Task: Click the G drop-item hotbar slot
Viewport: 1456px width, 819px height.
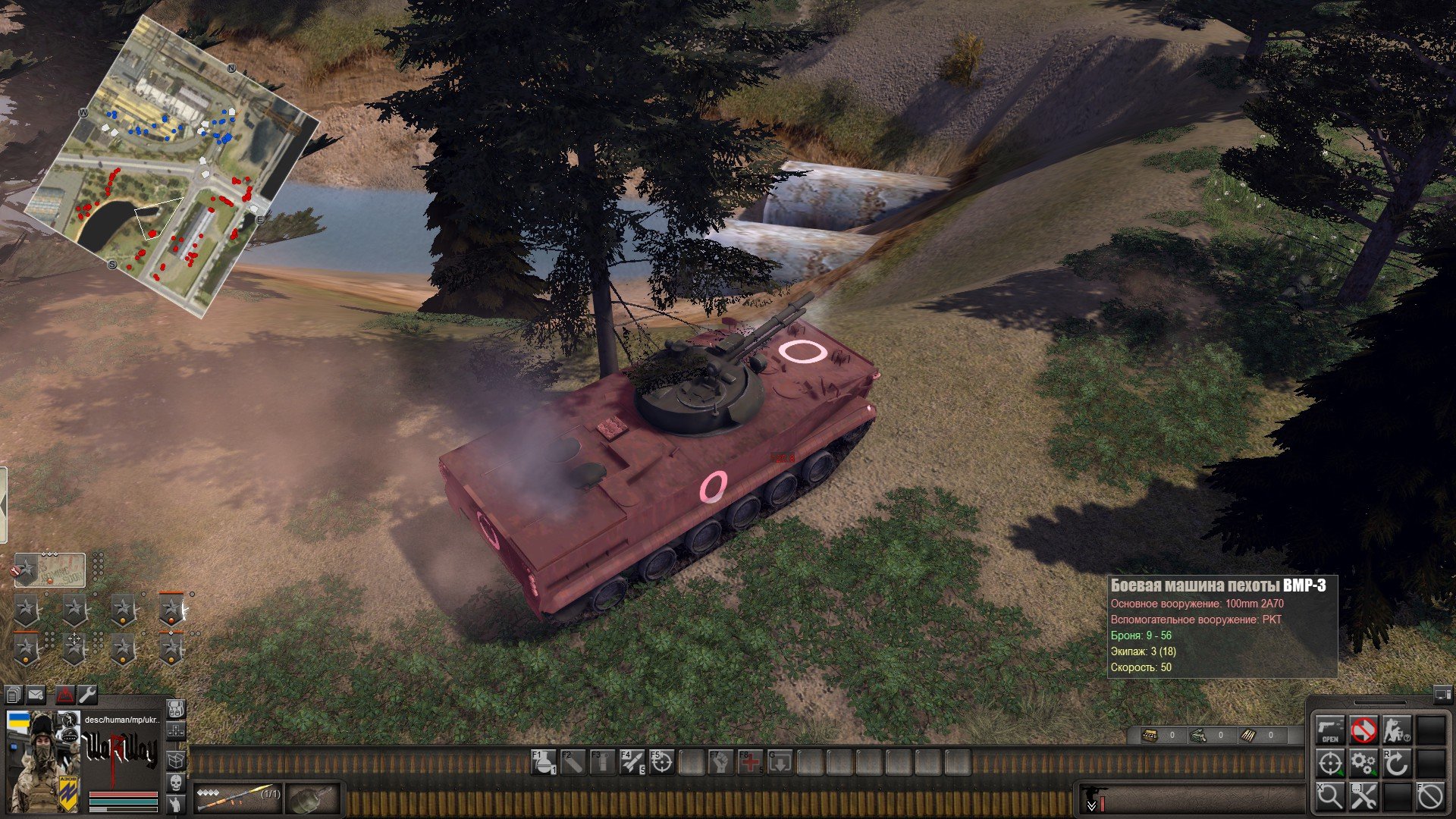Action: coord(780,762)
